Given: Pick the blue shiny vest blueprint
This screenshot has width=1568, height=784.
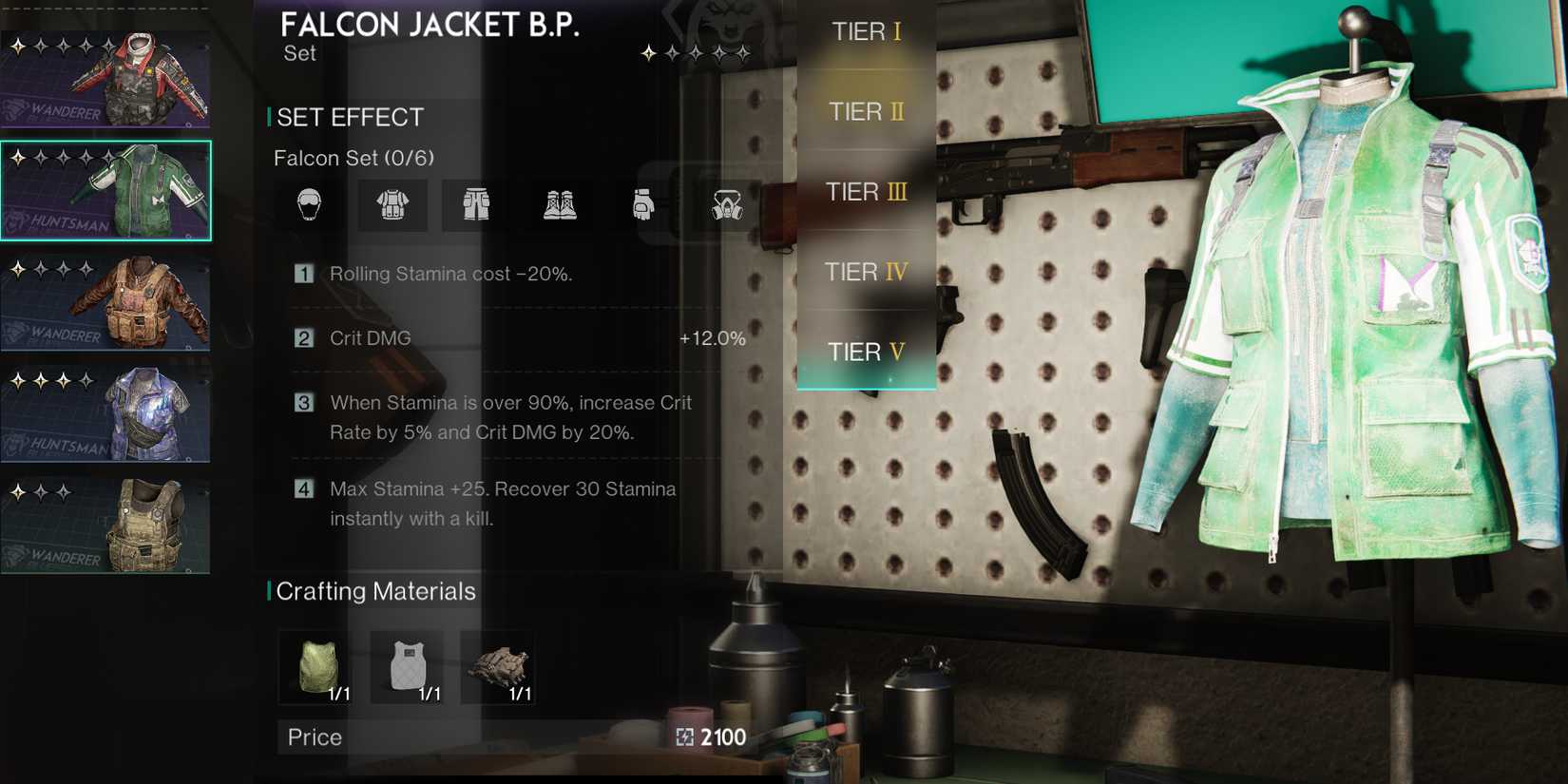Looking at the screenshot, I should [x=105, y=414].
